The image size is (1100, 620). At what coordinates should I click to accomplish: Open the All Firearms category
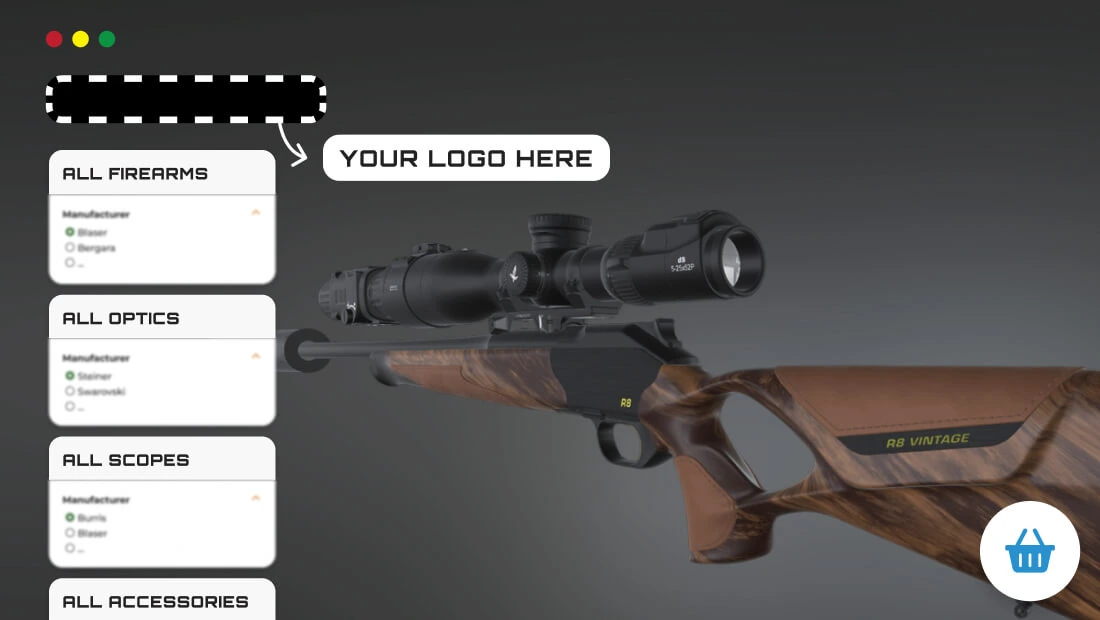(136, 174)
